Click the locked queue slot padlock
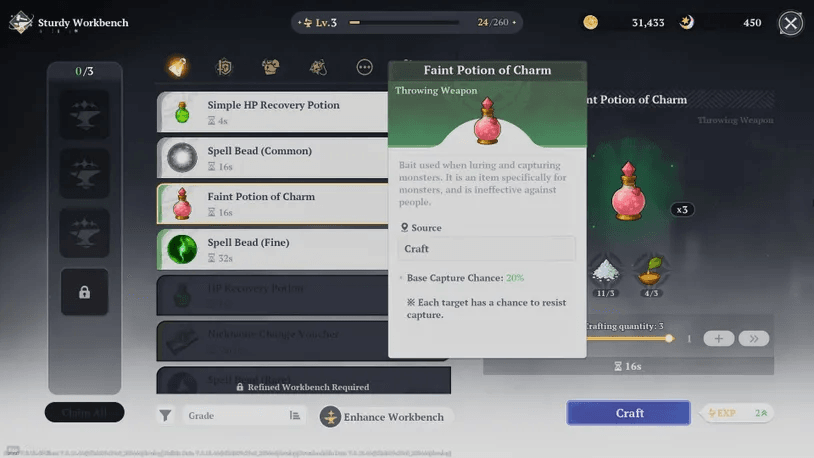 [x=85, y=292]
